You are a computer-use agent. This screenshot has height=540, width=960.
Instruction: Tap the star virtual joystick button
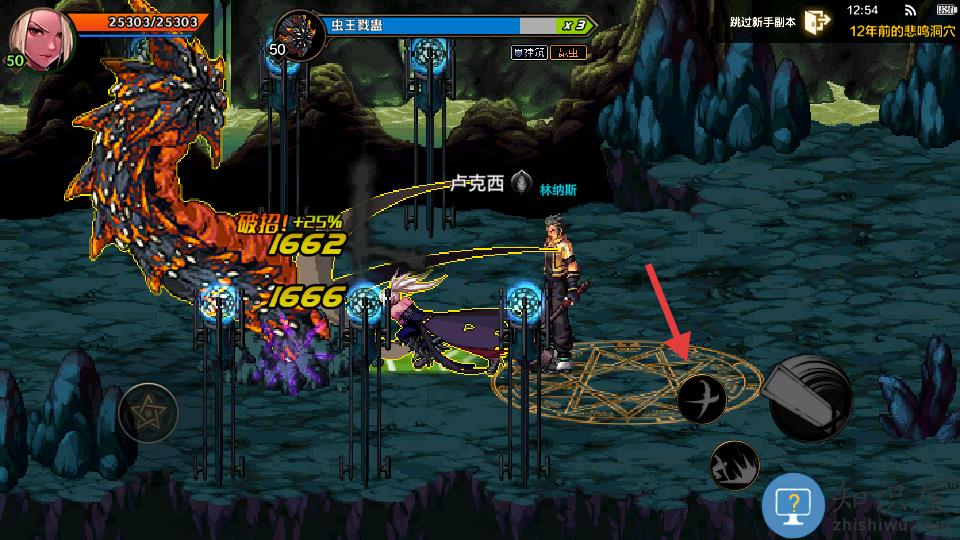pyautogui.click(x=148, y=413)
